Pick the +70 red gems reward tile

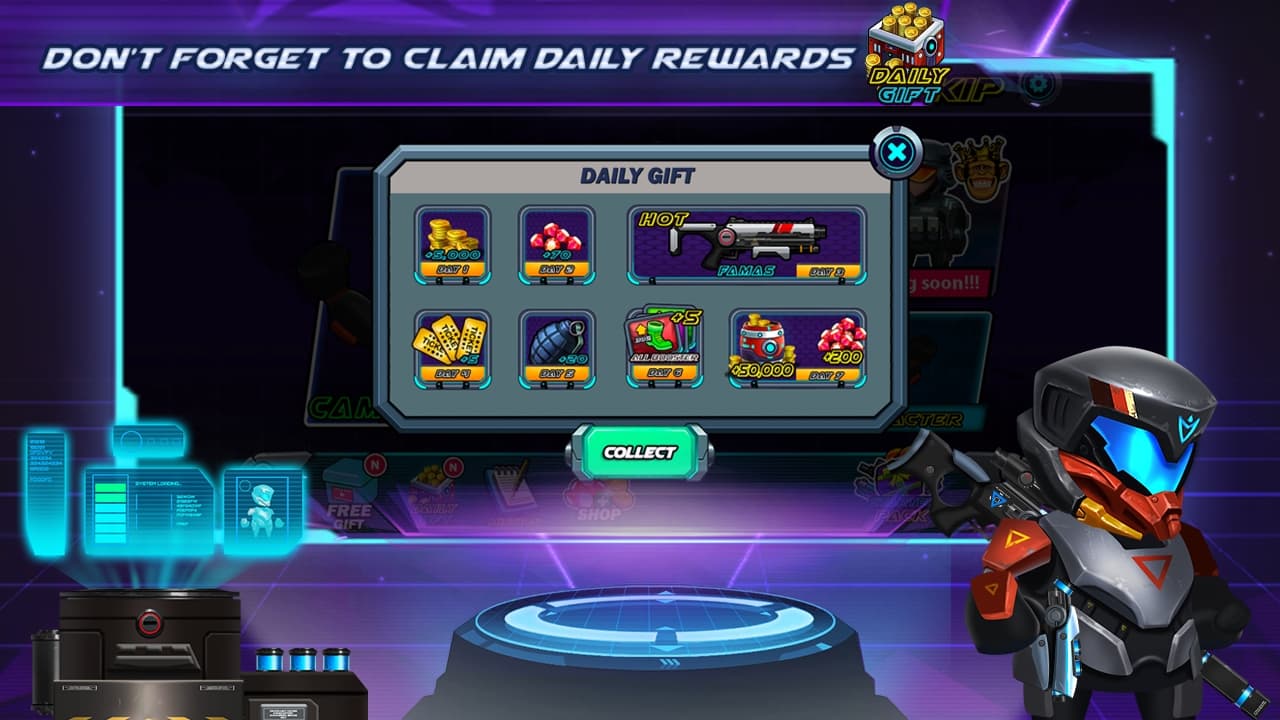point(556,244)
